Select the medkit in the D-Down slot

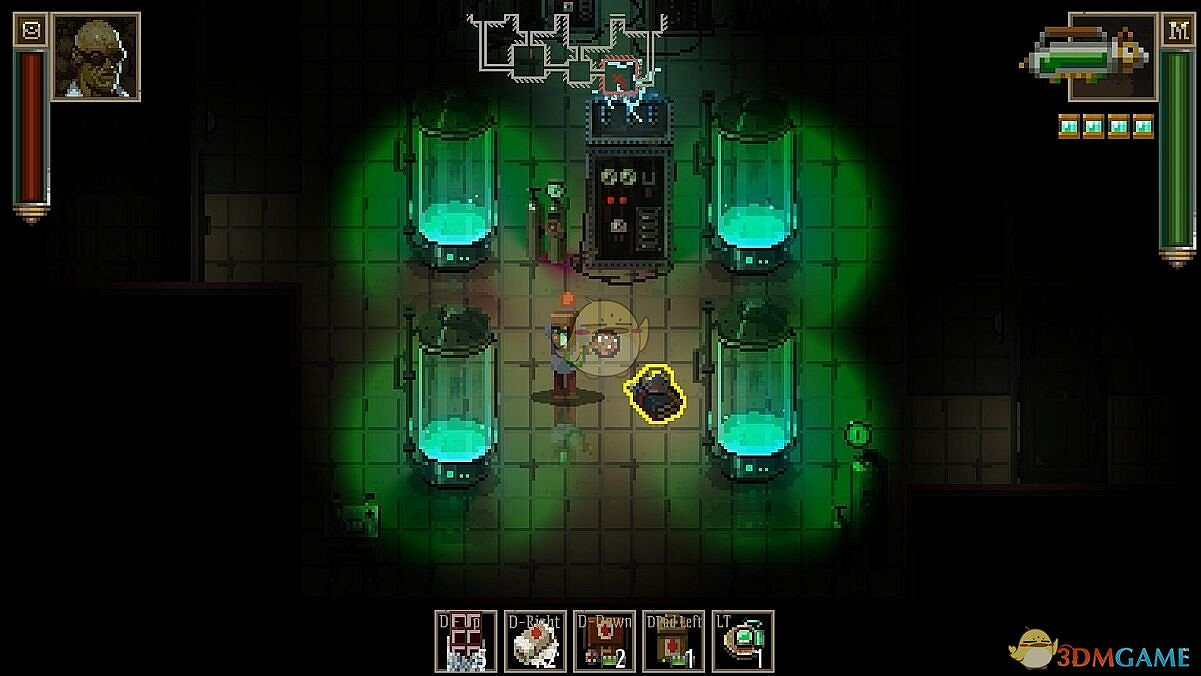coord(604,641)
